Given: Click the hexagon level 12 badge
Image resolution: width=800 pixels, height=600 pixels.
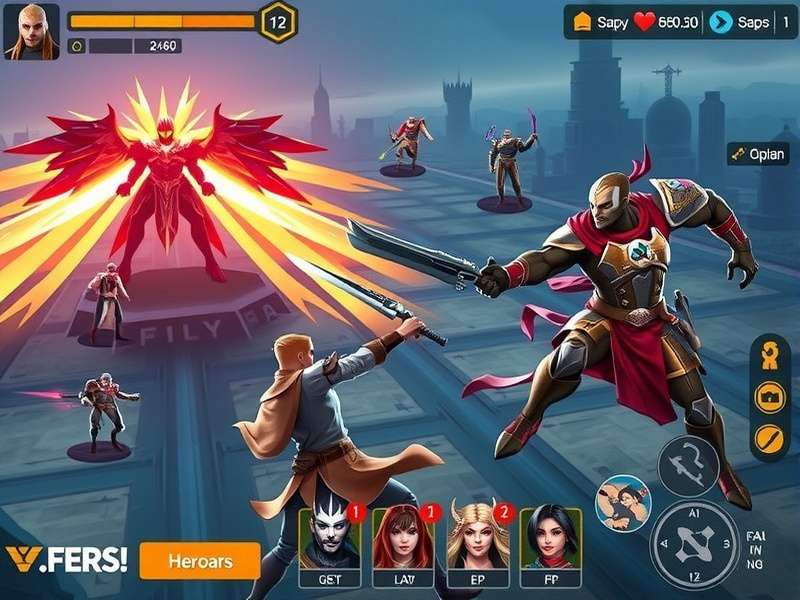Looking at the screenshot, I should pos(278,21).
